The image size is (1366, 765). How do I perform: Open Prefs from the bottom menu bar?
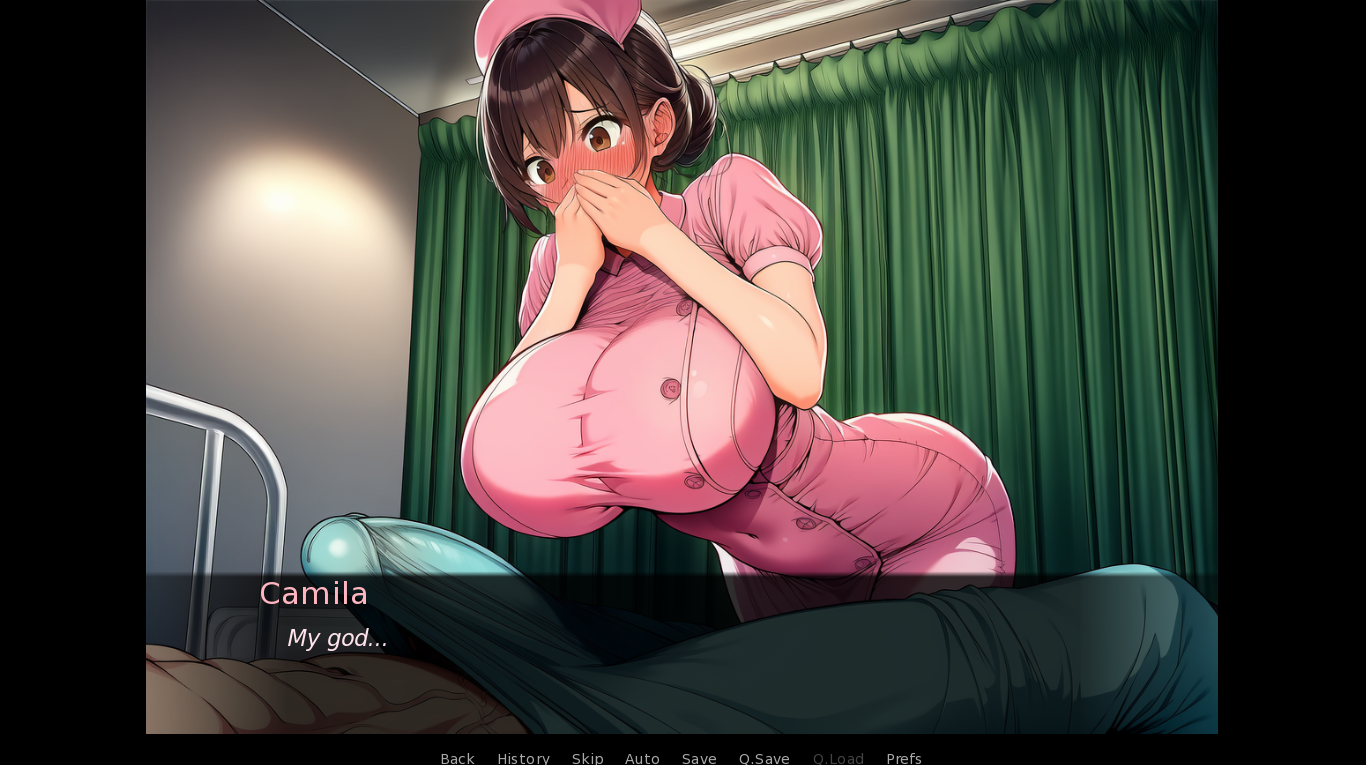903,758
